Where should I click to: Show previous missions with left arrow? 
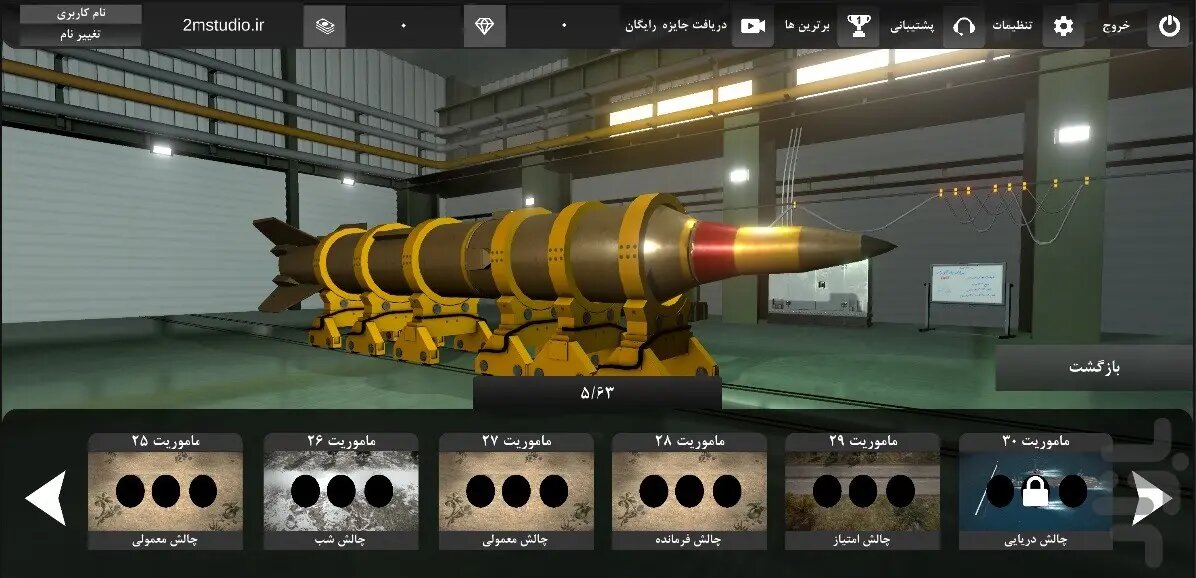[x=46, y=497]
